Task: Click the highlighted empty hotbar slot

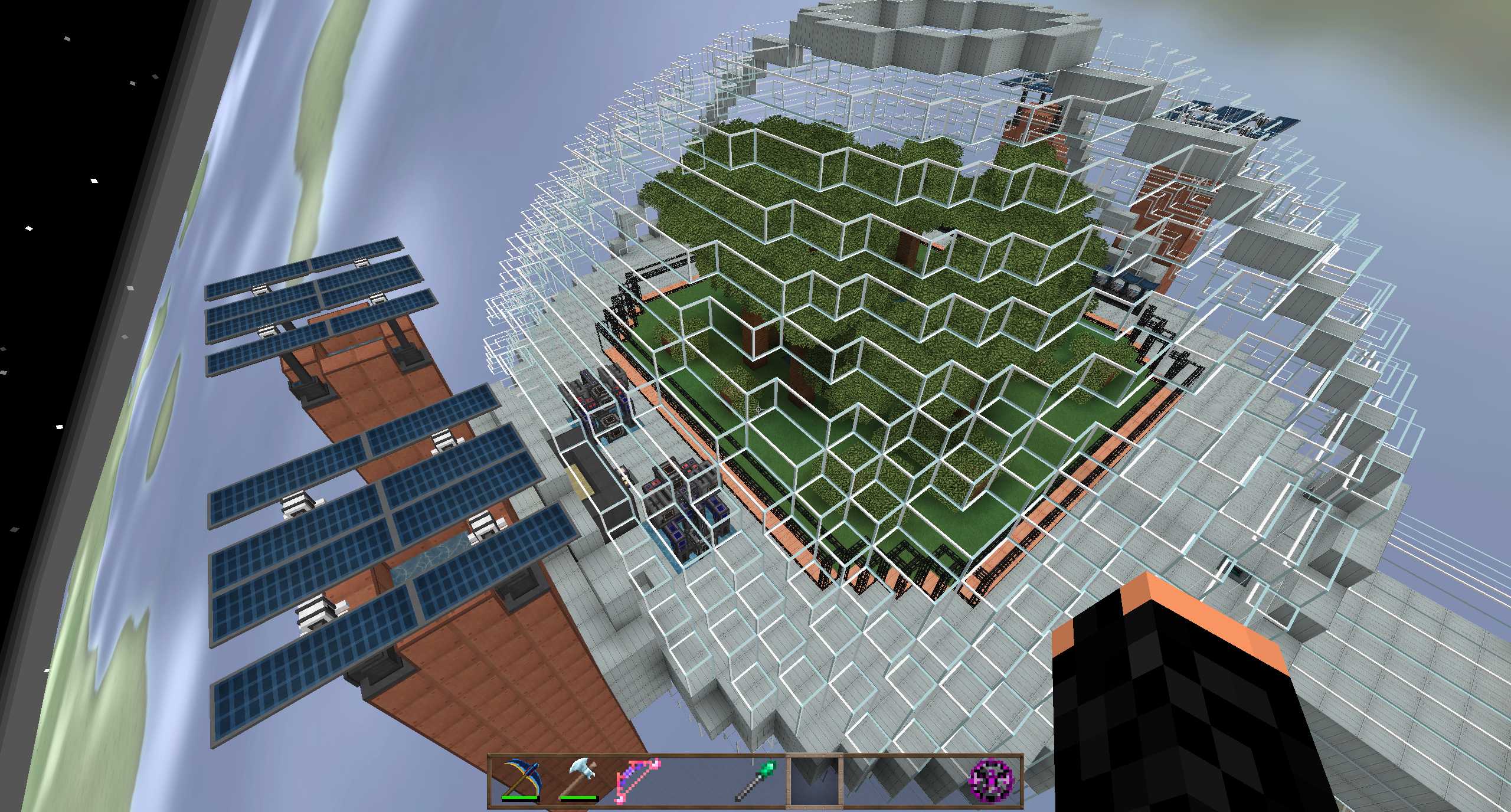Action: 814,780
